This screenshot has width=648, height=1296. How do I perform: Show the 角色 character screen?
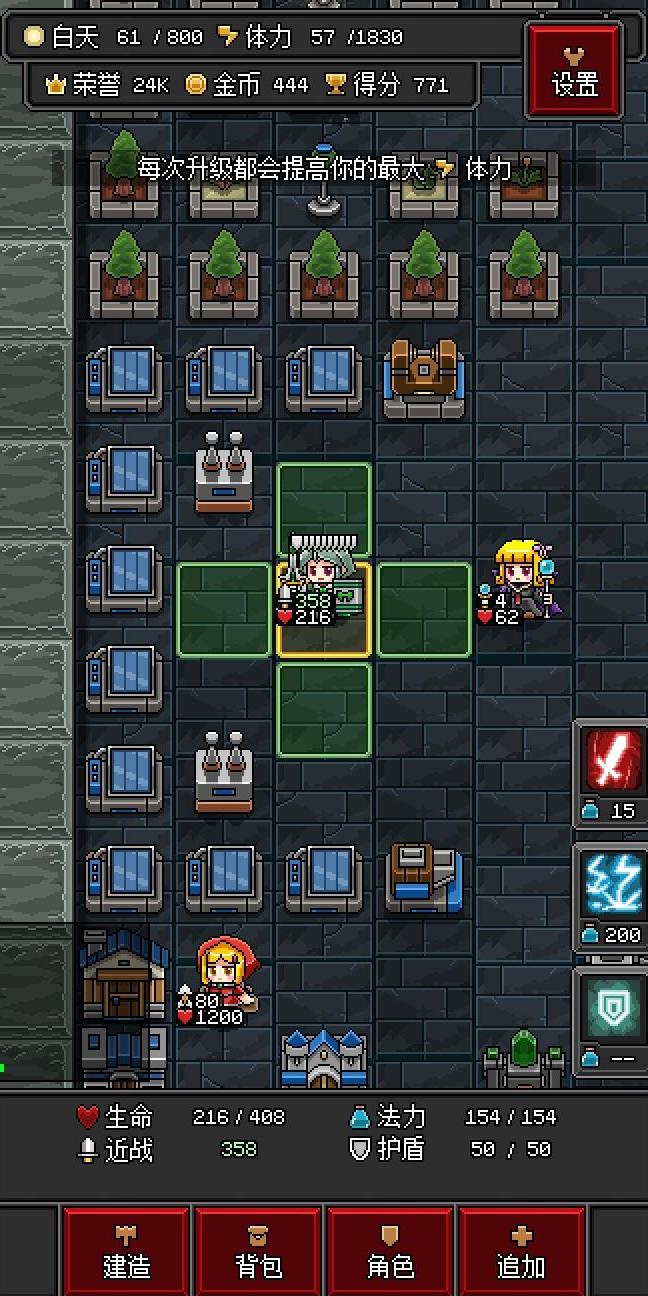point(390,1252)
